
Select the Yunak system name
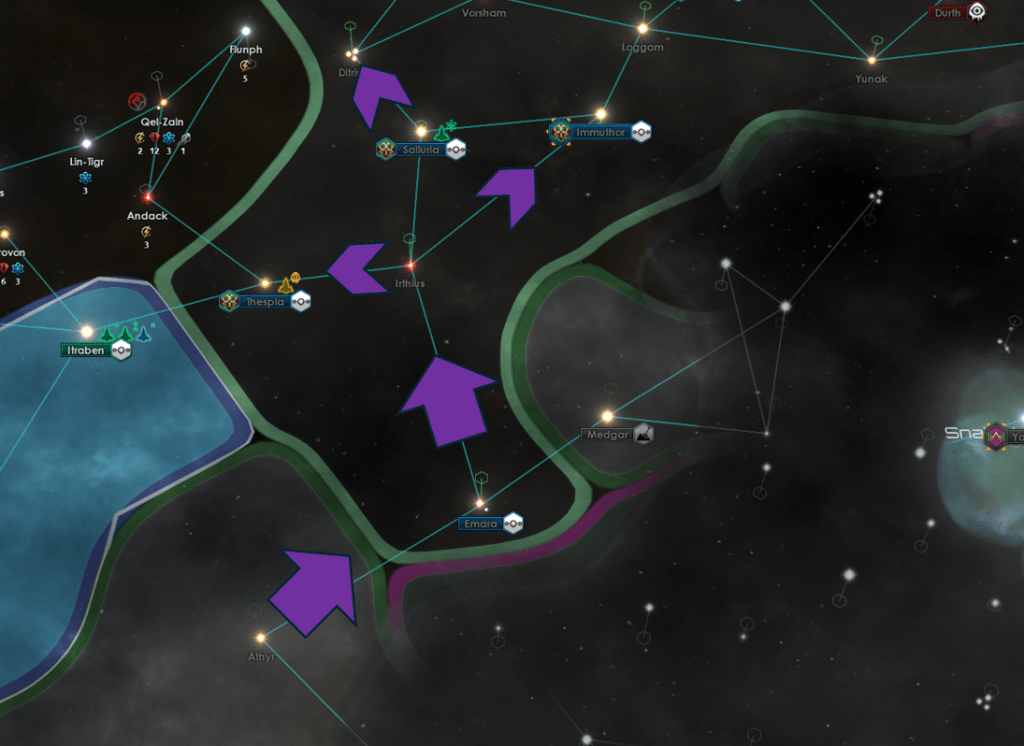[x=871, y=79]
